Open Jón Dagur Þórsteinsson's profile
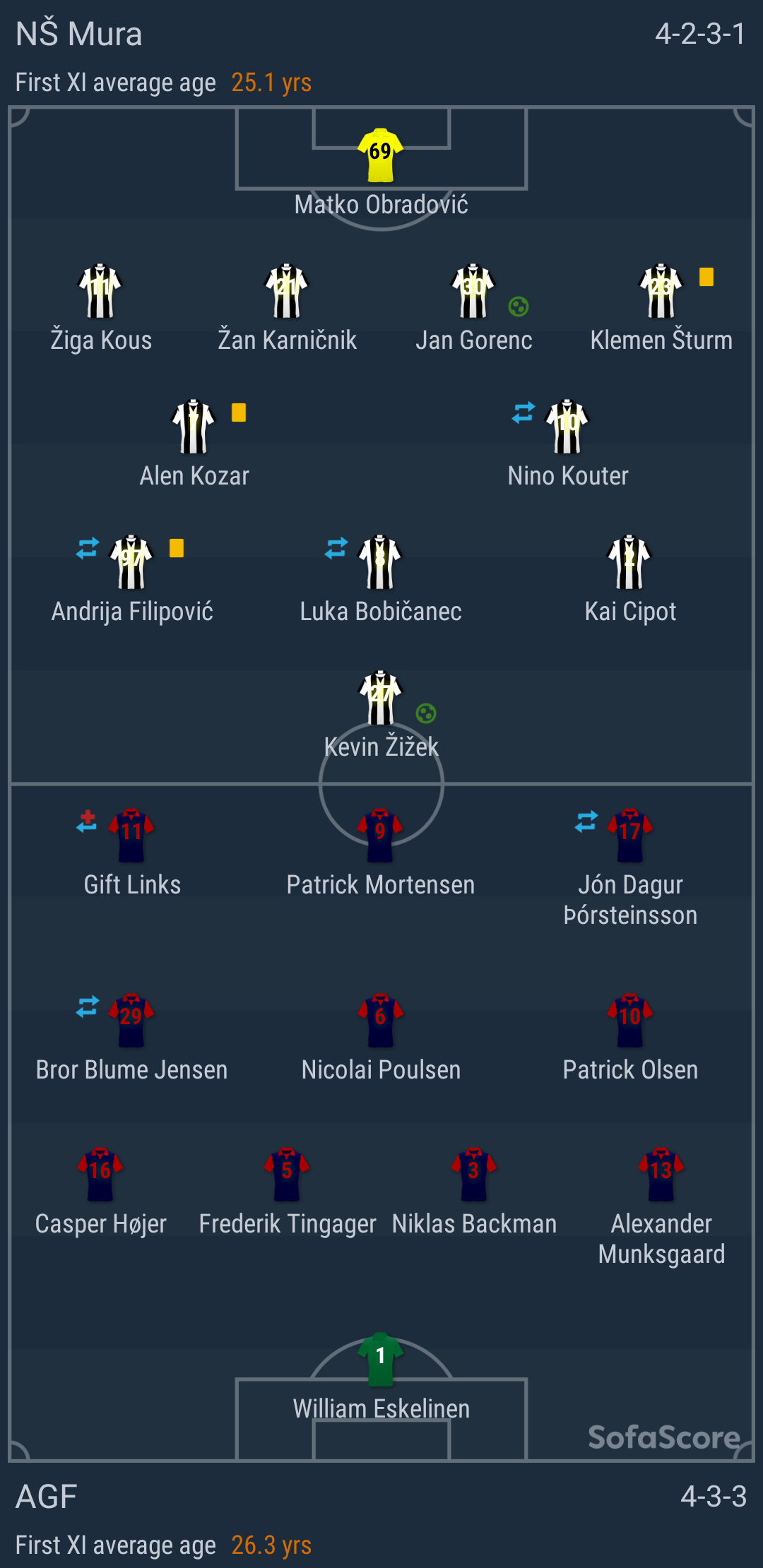763x1568 pixels. coord(629,836)
